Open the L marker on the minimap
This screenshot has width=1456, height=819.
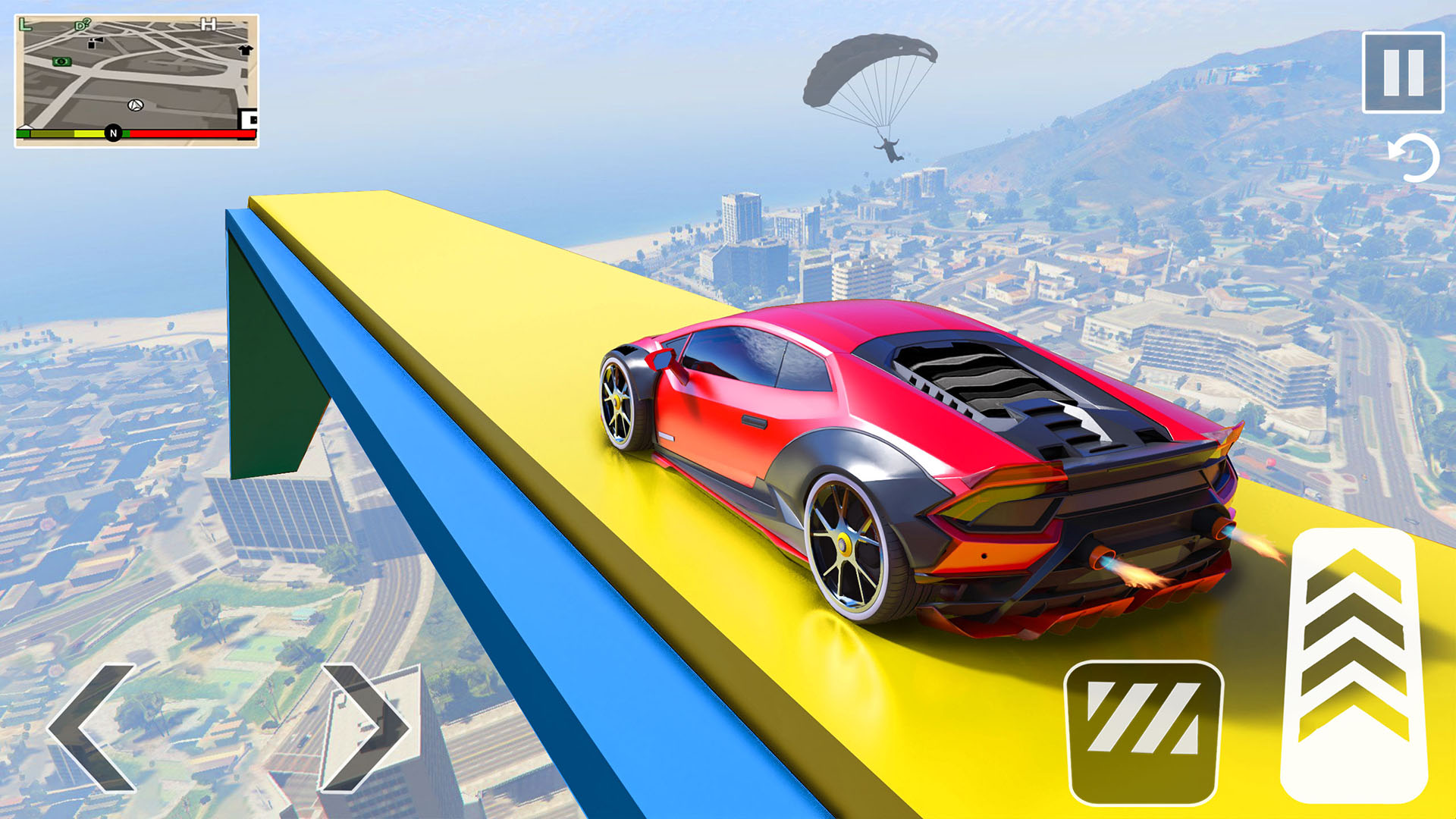coord(25,24)
